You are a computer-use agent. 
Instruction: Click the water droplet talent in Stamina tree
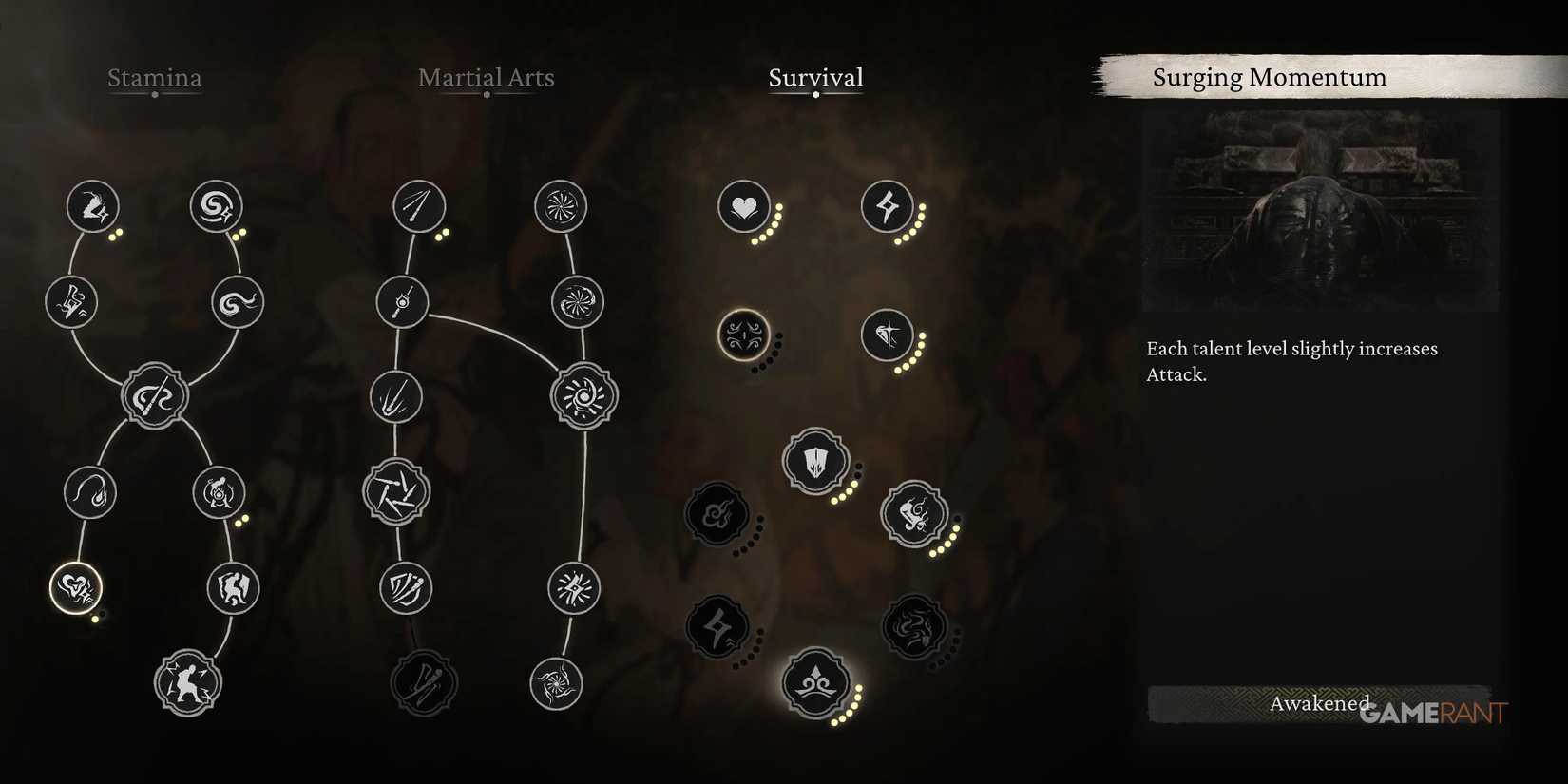90,492
